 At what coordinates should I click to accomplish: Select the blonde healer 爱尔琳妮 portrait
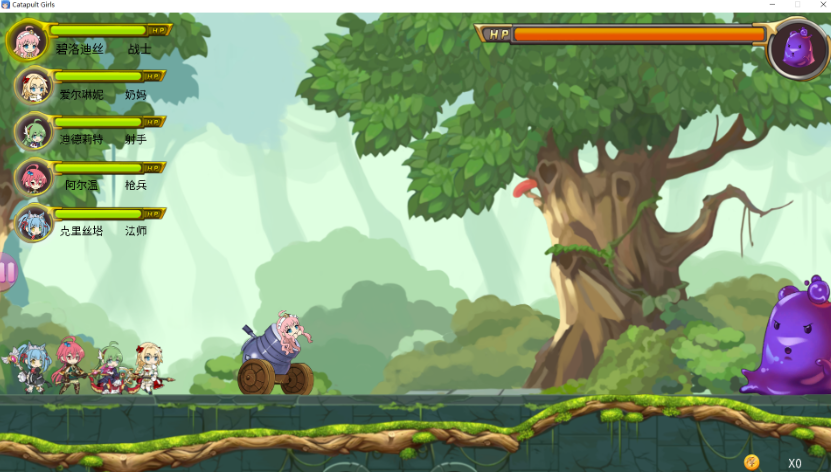33,86
